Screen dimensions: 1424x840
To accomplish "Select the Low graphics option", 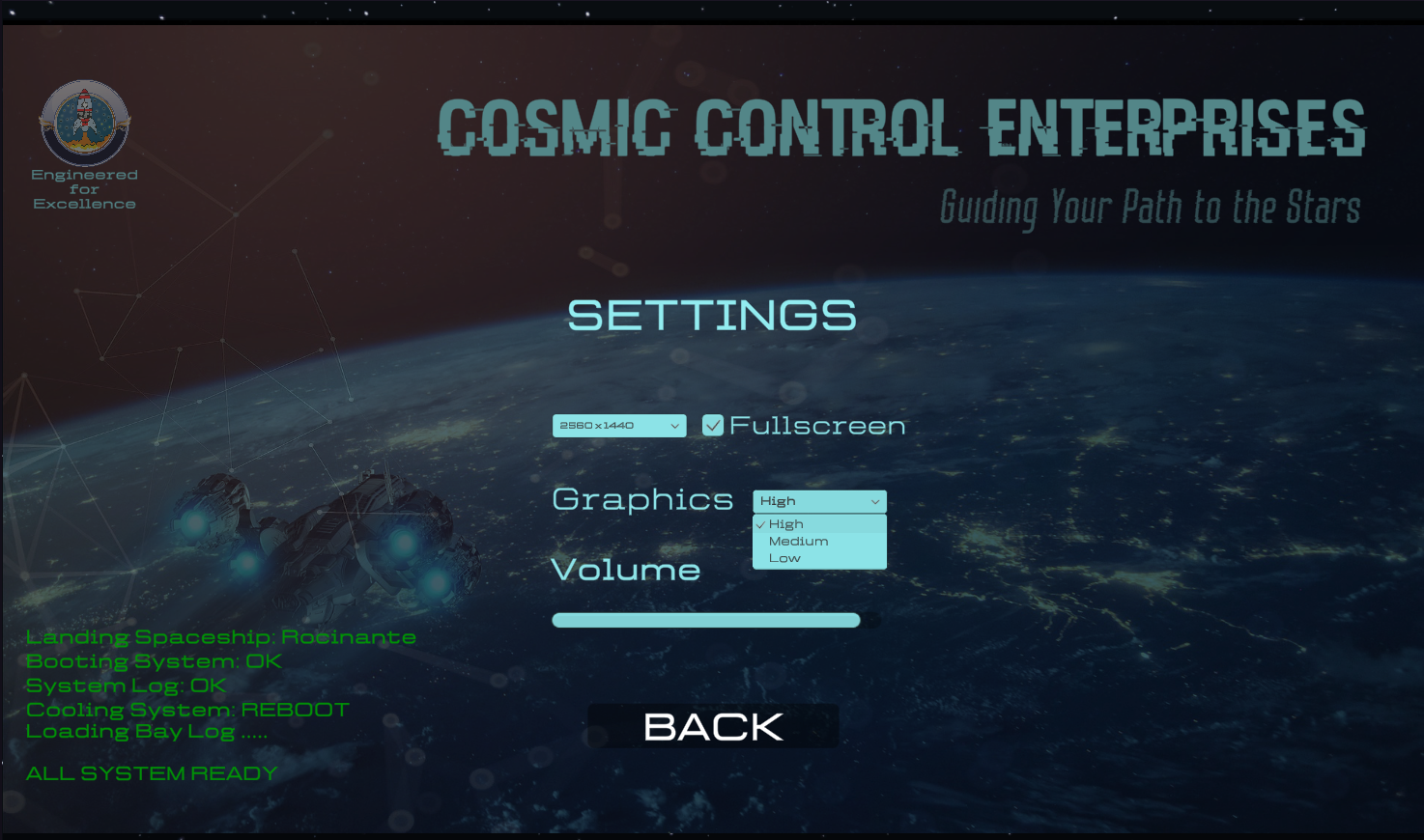I will [785, 559].
